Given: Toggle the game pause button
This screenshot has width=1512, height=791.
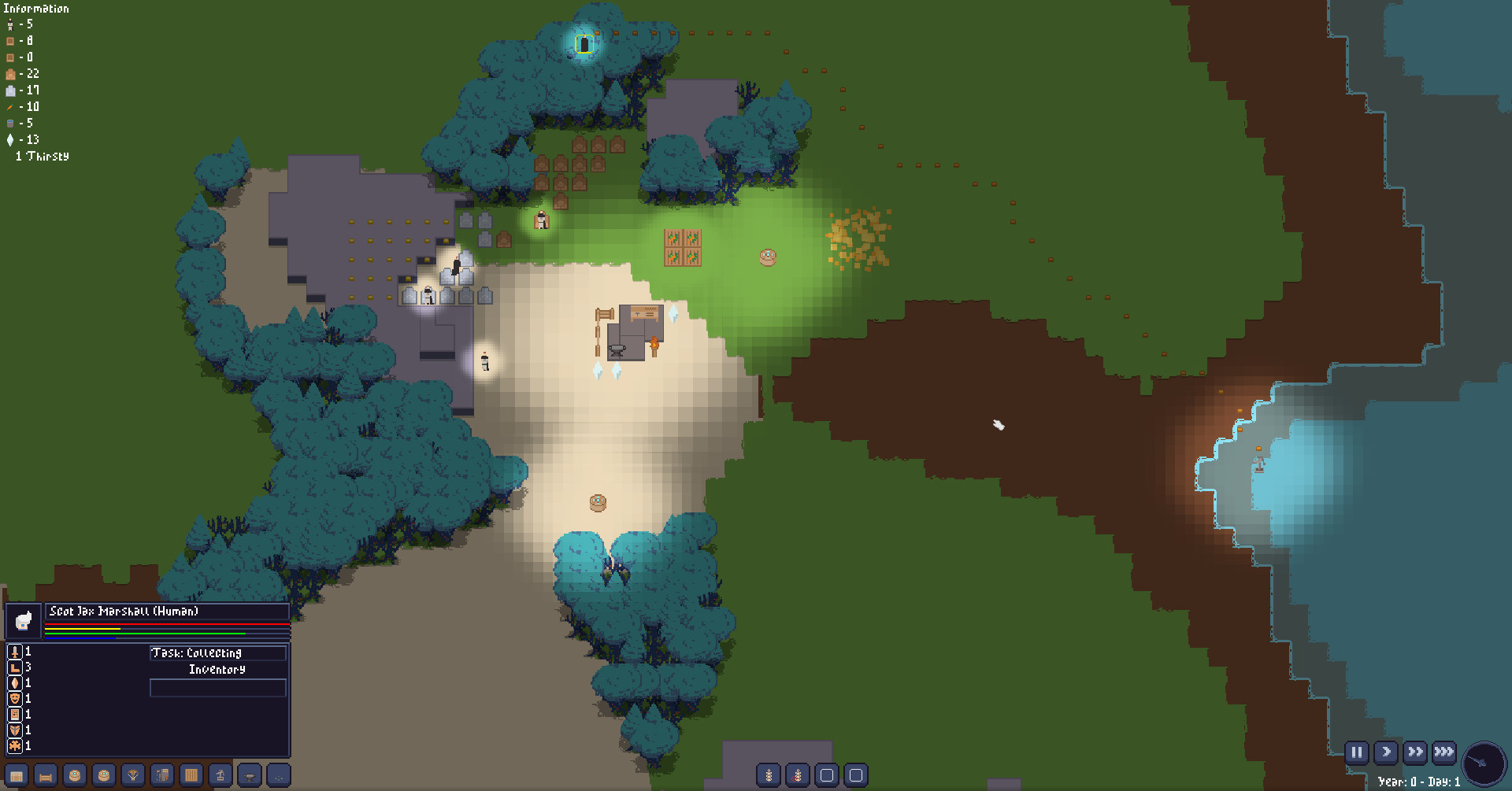Looking at the screenshot, I should click(x=1357, y=752).
